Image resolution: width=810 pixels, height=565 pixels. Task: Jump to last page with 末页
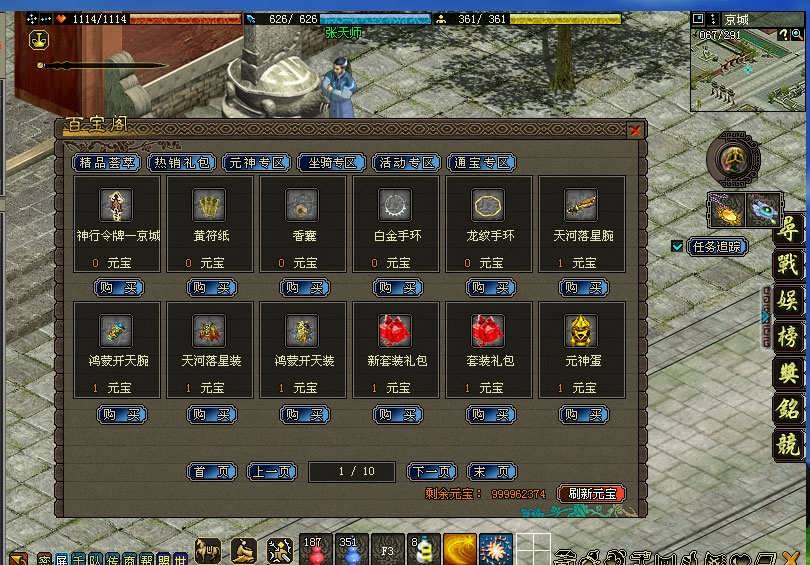tap(492, 472)
